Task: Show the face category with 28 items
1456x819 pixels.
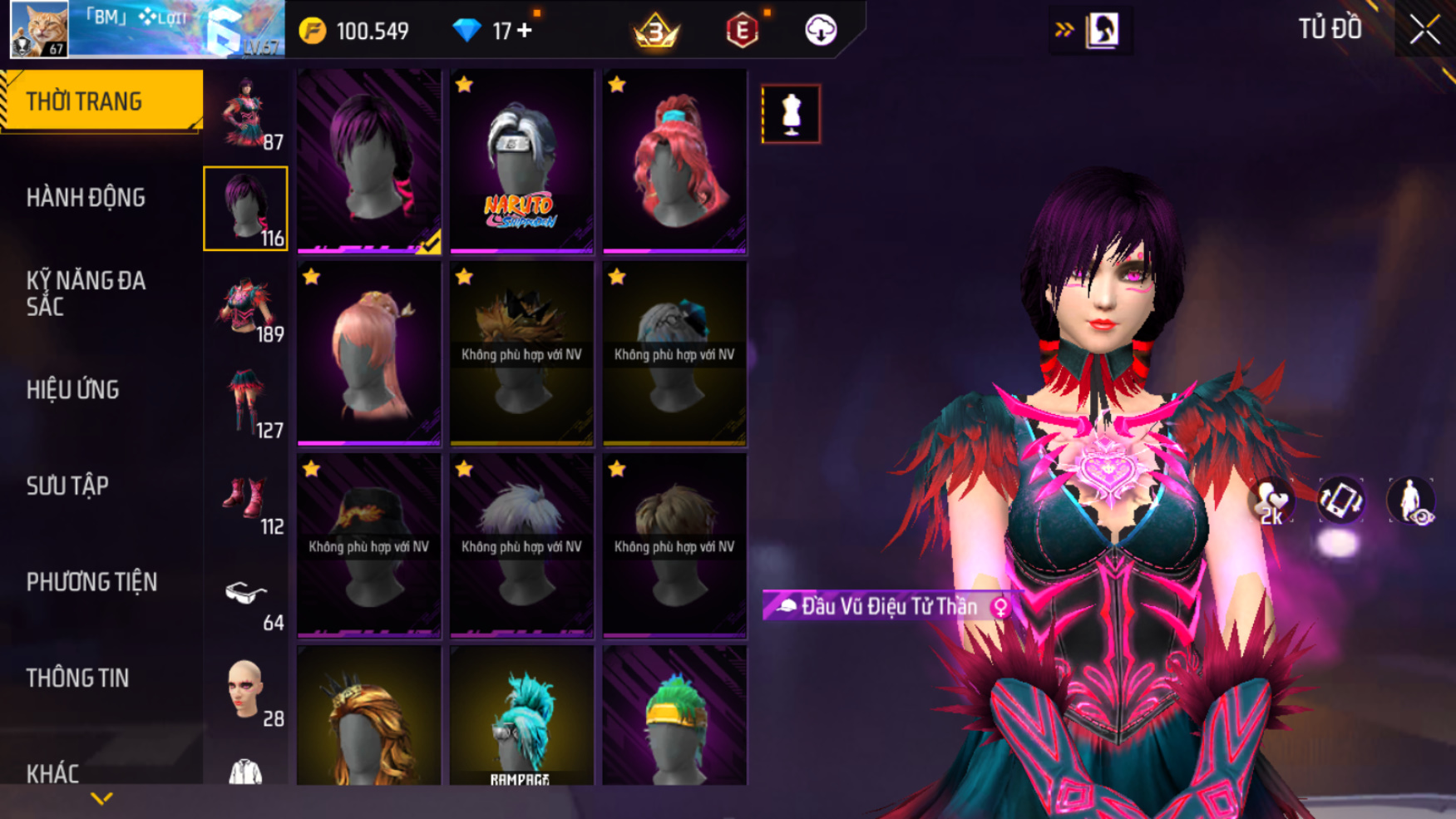Action: pyautogui.click(x=246, y=691)
